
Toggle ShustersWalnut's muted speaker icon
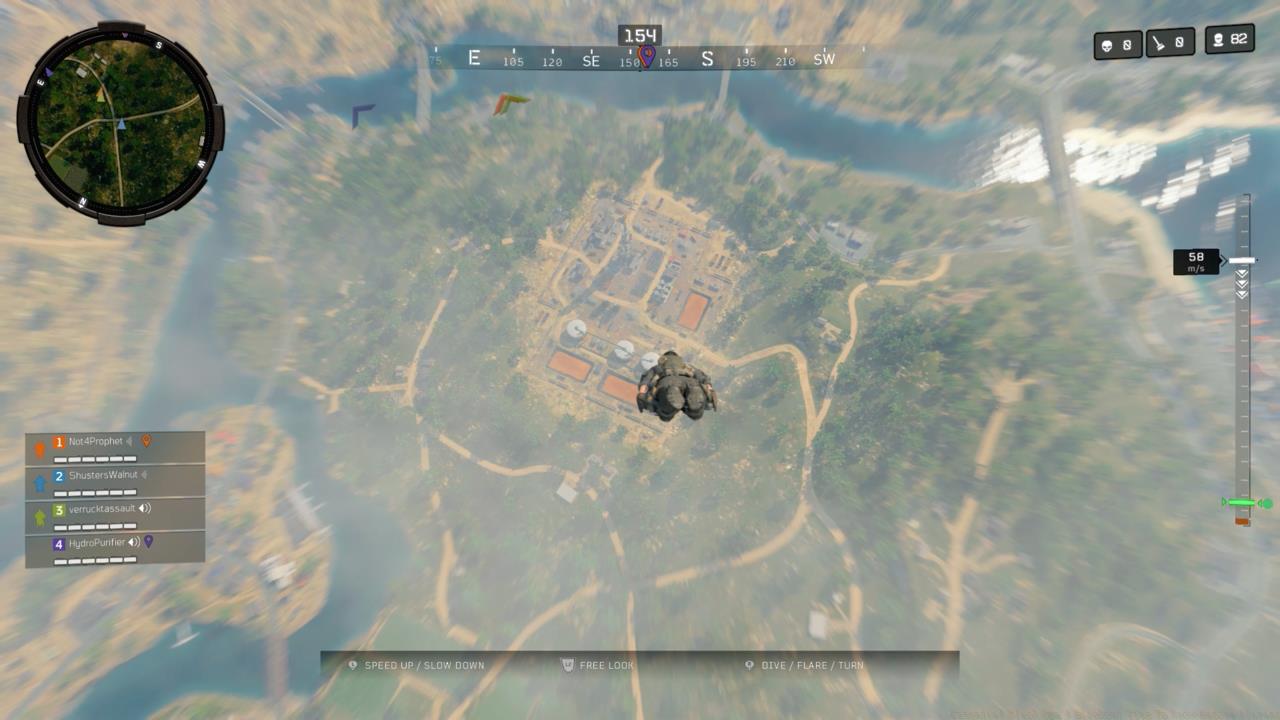point(143,475)
